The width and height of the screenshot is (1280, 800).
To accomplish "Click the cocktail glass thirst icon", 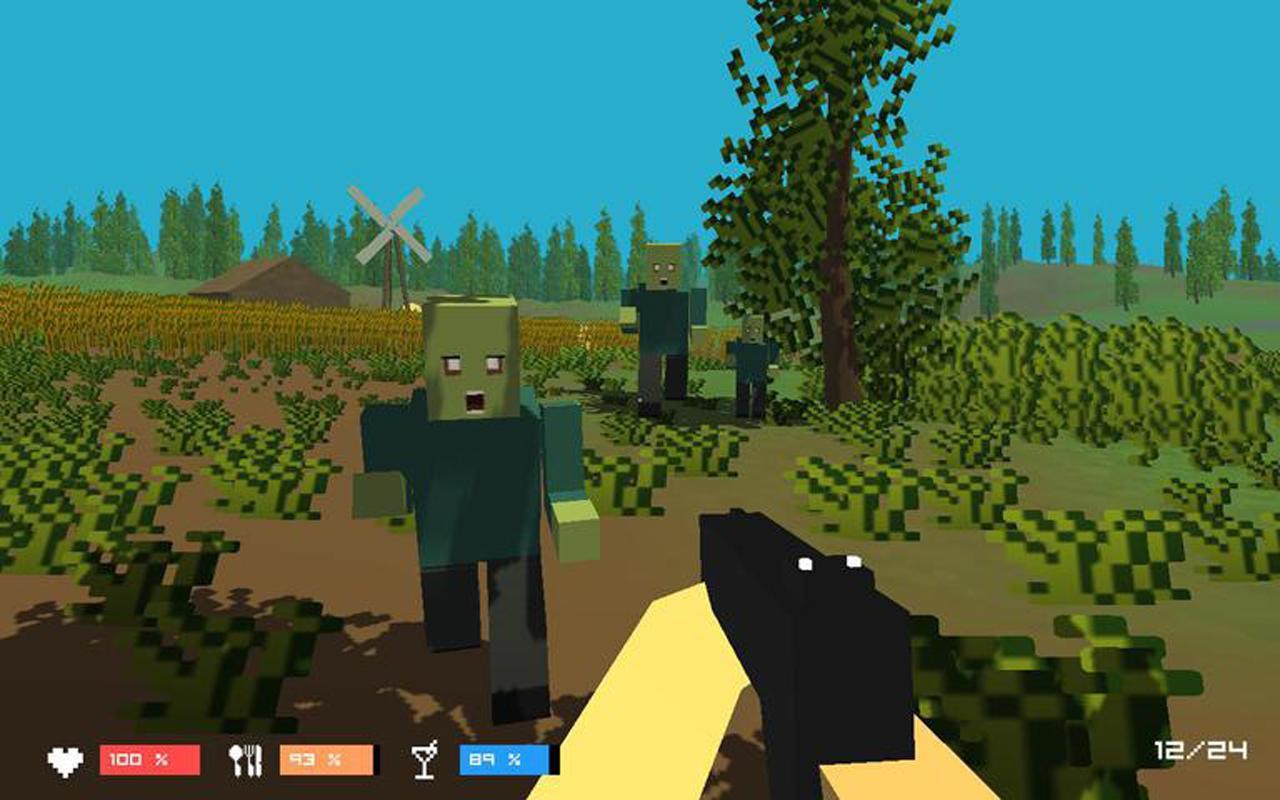I will tap(425, 762).
